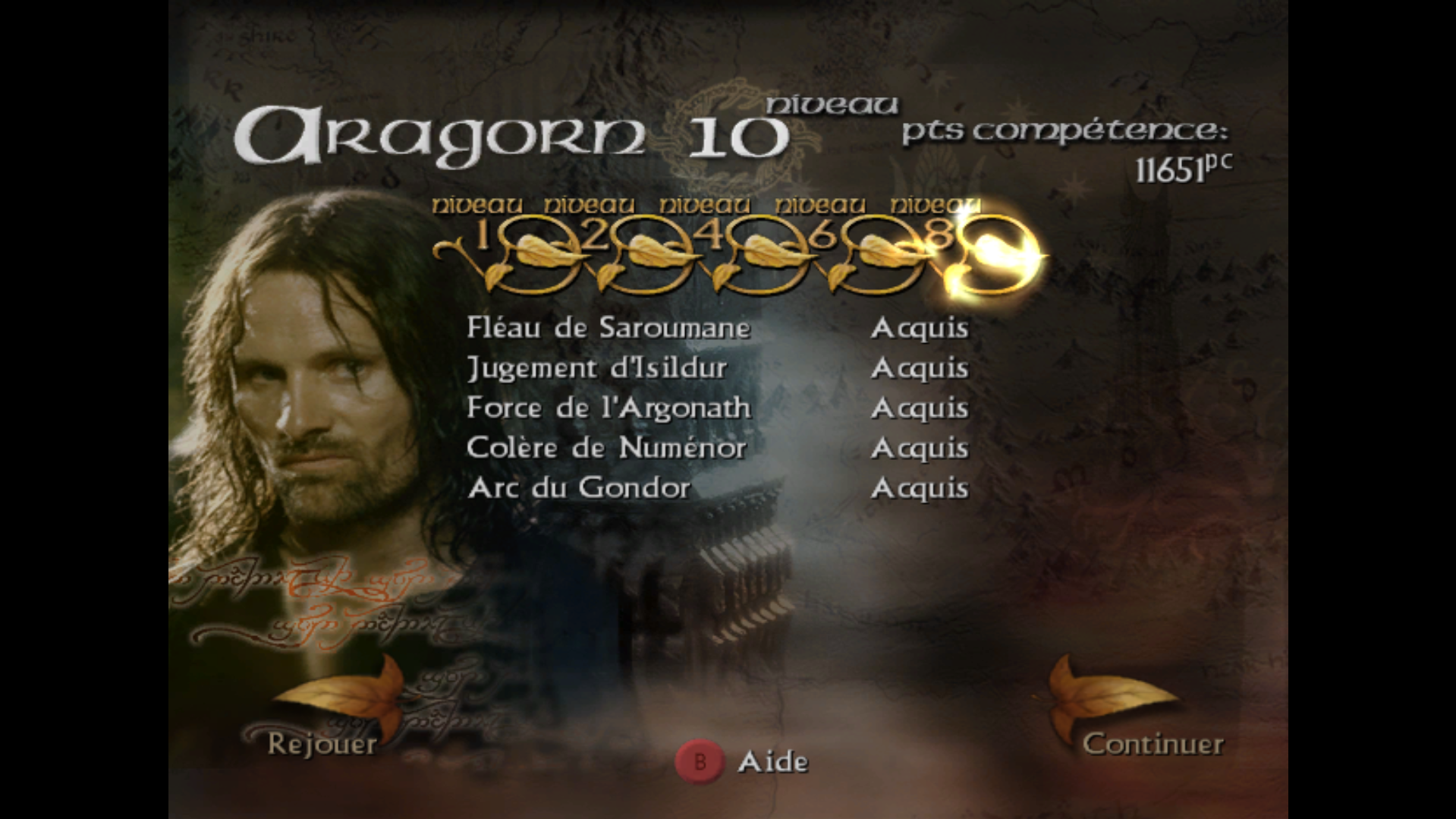
Task: Select Jugement d'Isildur in the skill list
Action: coord(597,368)
